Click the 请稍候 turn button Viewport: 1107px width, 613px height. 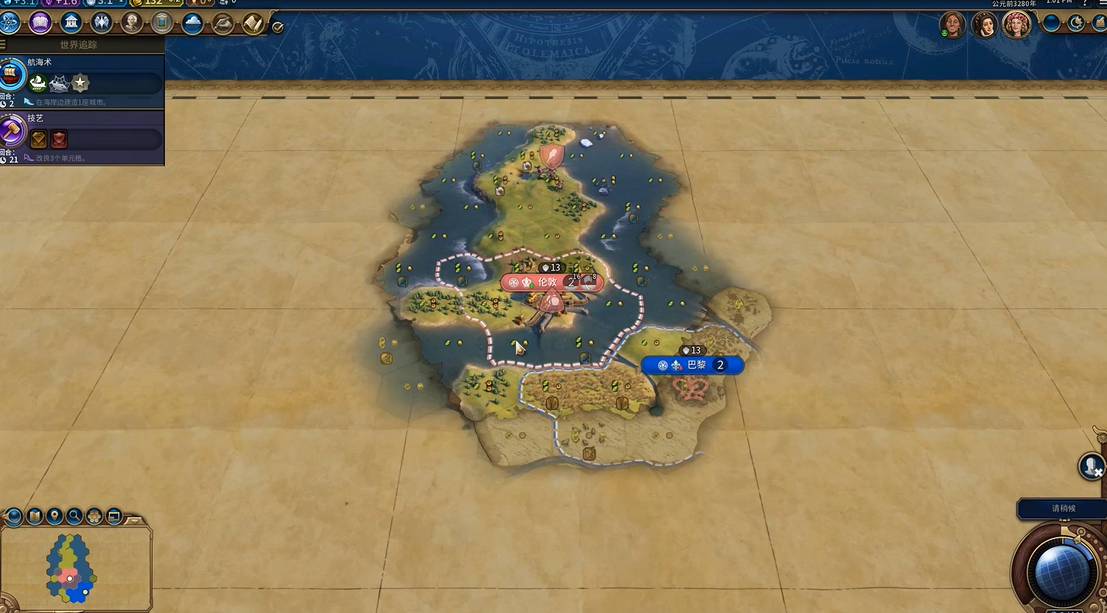tap(1062, 509)
